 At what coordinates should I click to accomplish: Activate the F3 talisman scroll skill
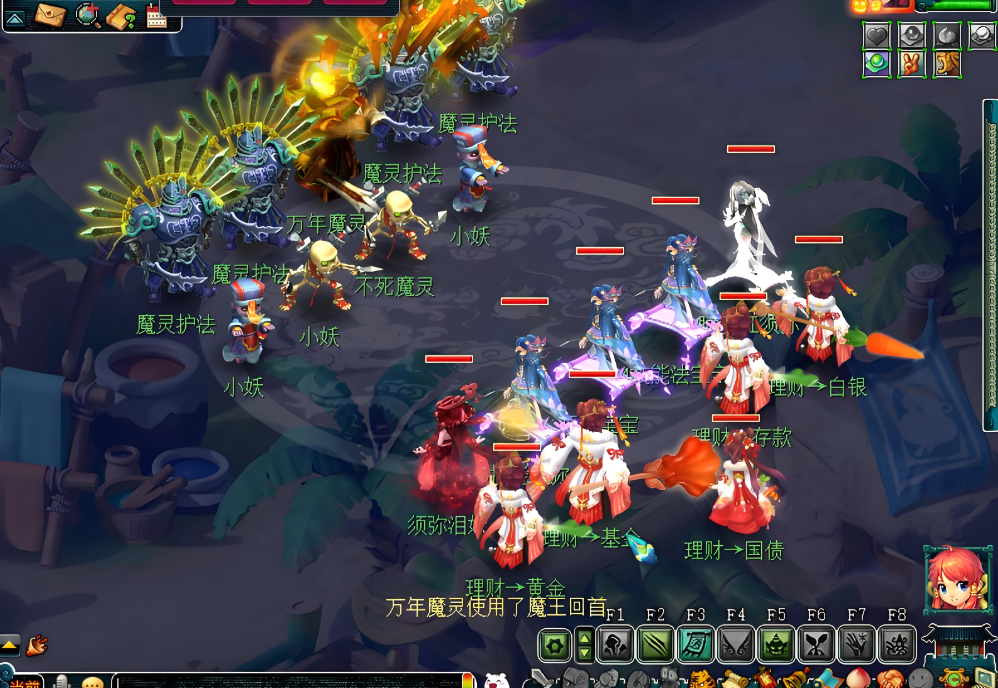696,645
